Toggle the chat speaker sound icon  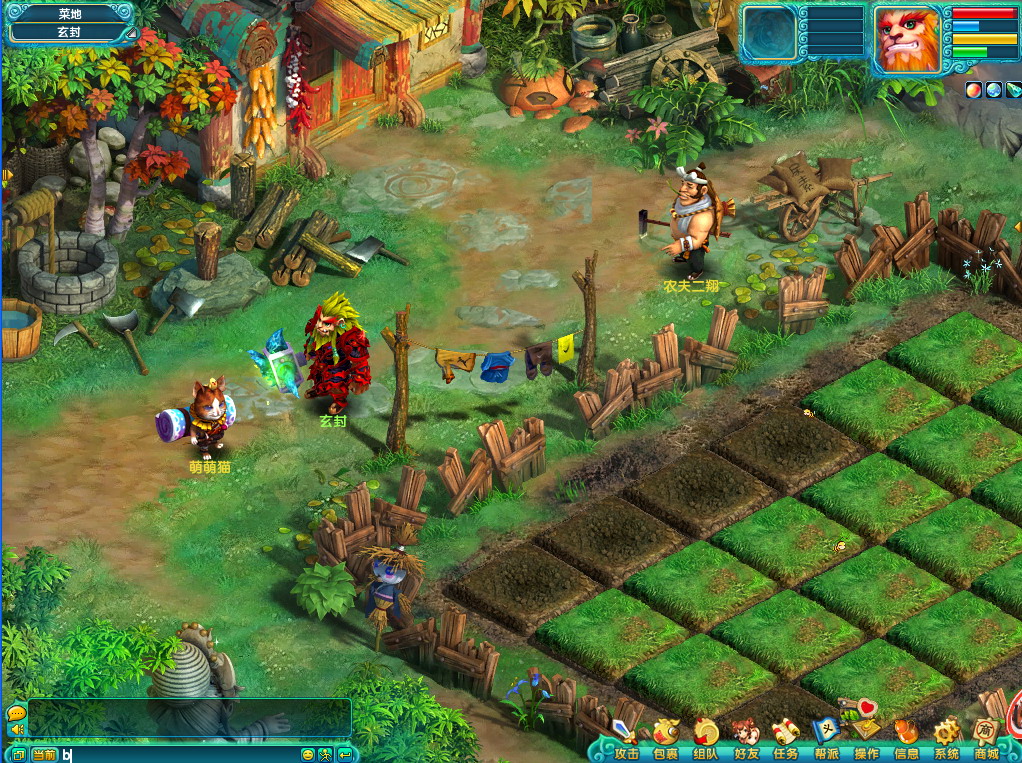(16, 730)
